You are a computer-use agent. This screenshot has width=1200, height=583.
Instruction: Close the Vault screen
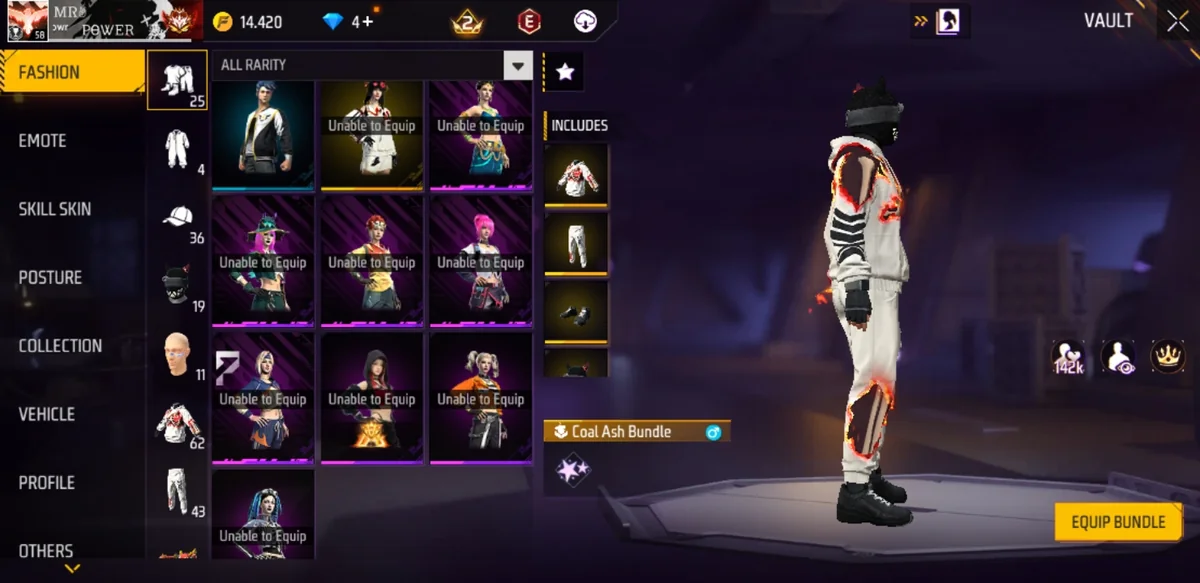coord(1175,21)
